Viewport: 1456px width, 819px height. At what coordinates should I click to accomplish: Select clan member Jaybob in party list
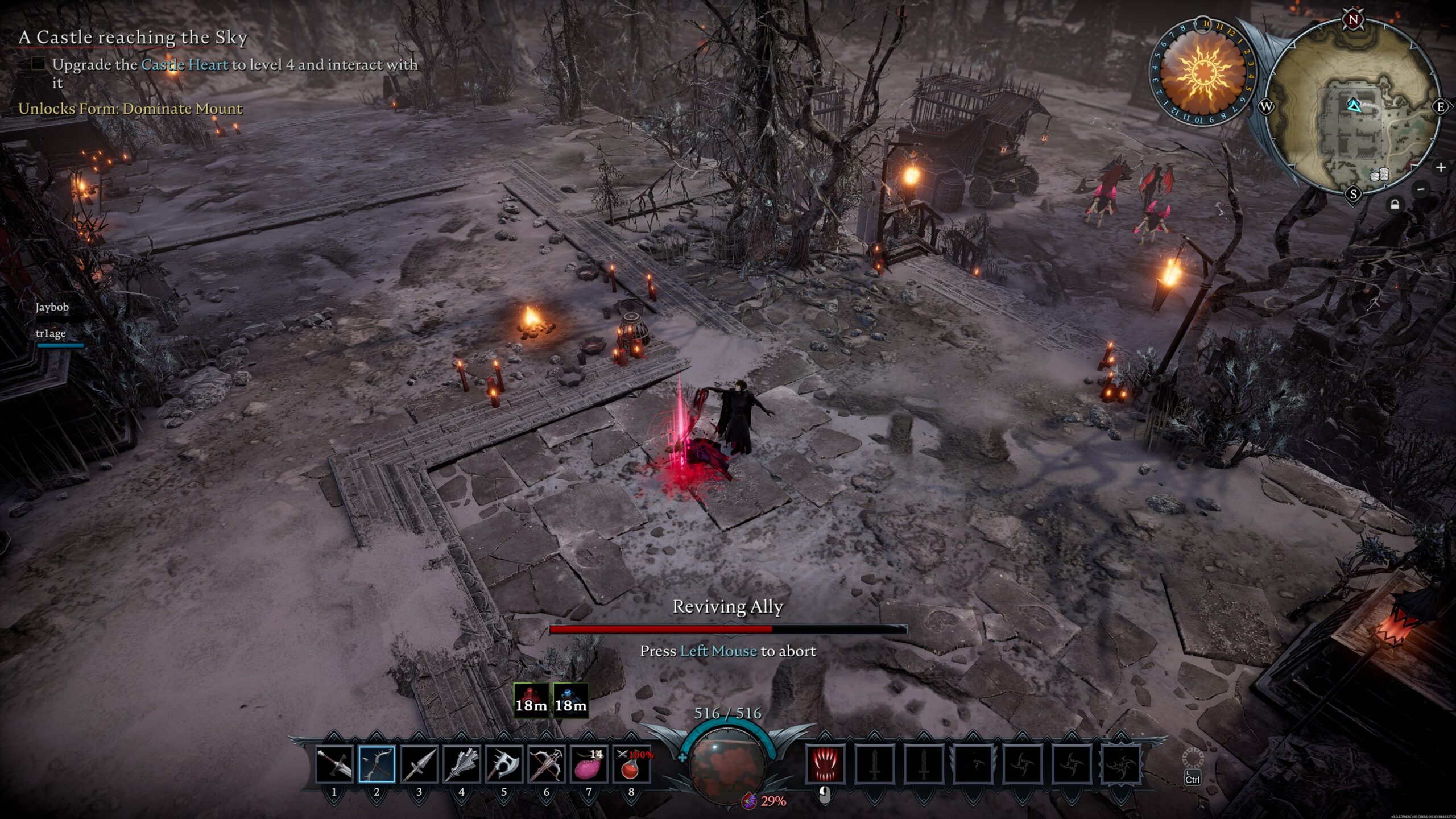[52, 307]
